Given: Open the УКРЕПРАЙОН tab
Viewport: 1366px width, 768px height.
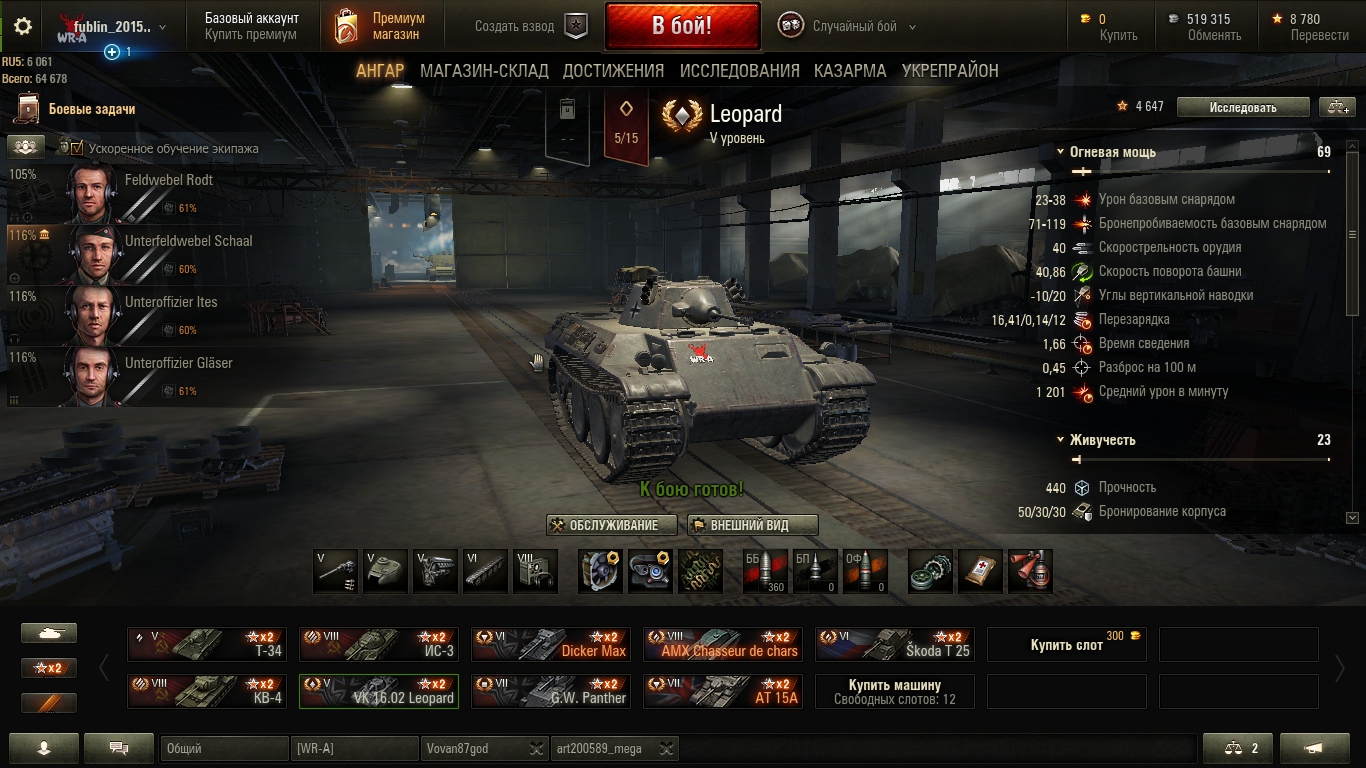Looking at the screenshot, I should pyautogui.click(x=950, y=71).
